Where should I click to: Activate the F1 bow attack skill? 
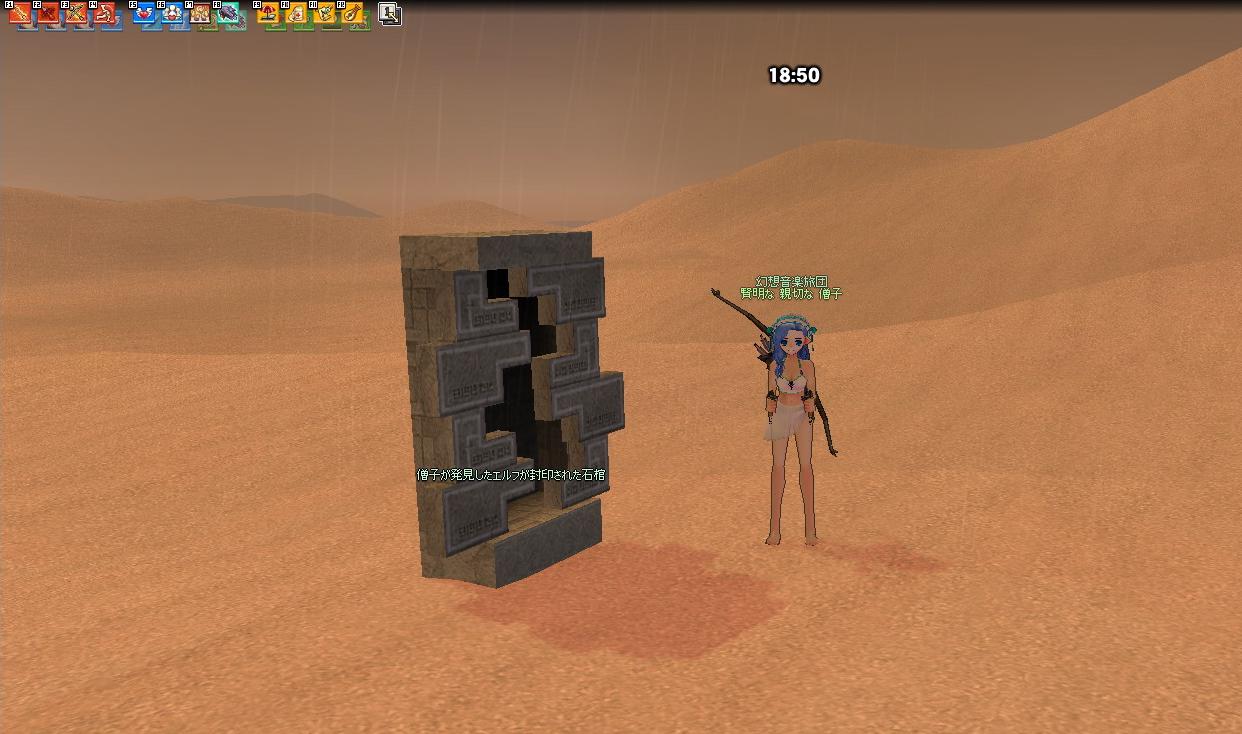[x=22, y=15]
